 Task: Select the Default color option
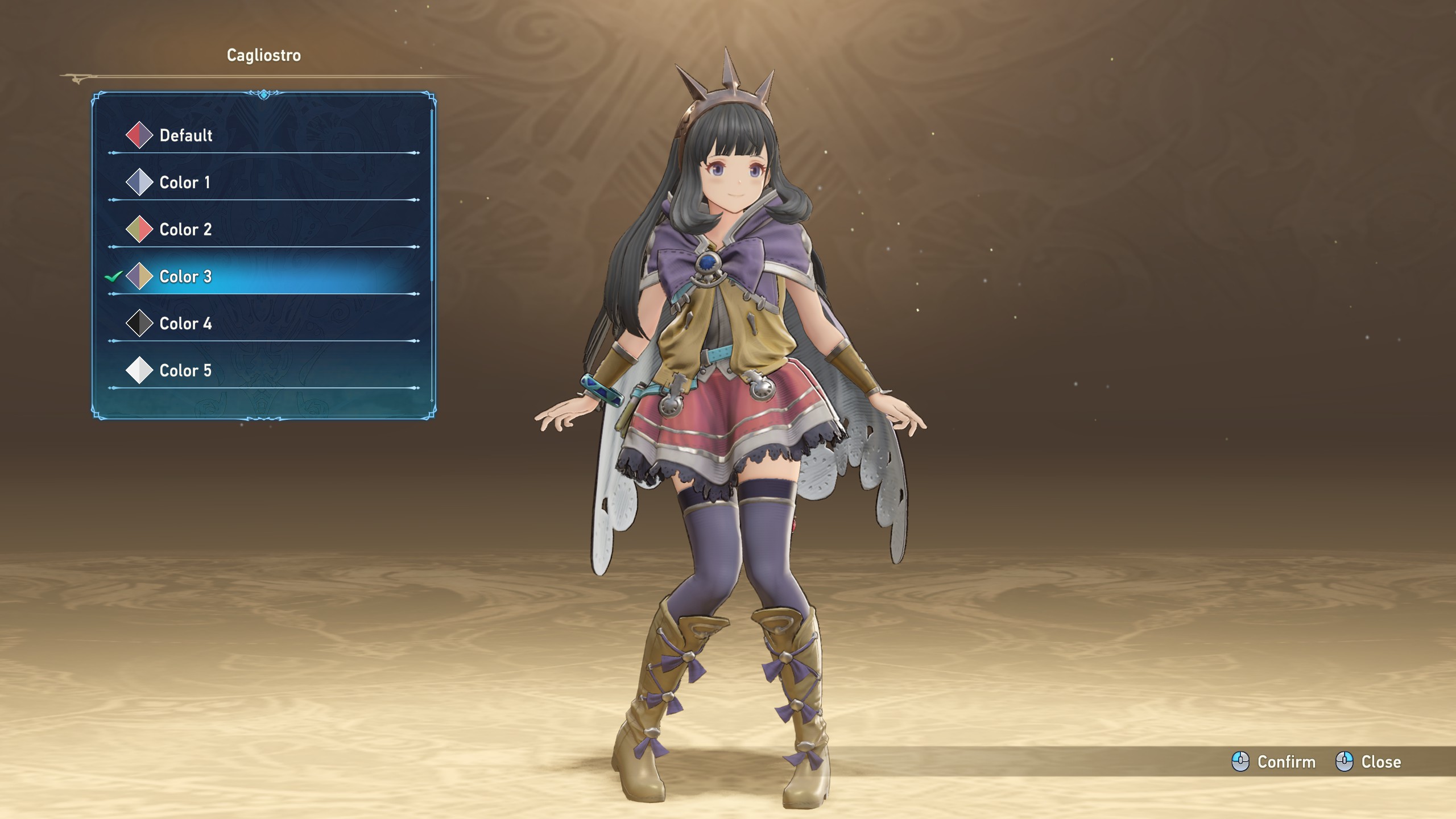coord(185,135)
